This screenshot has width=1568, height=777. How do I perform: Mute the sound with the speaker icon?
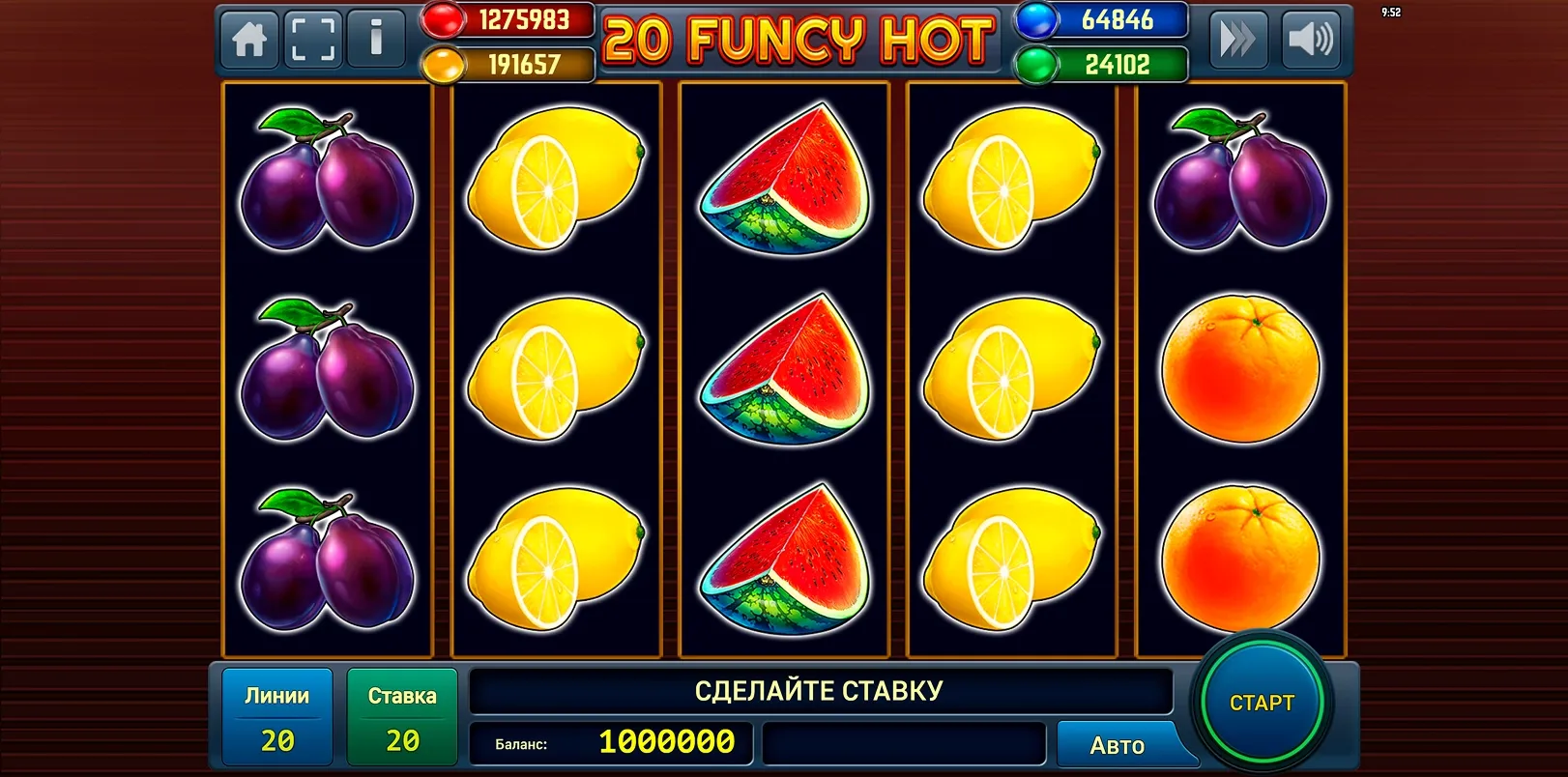pyautogui.click(x=1311, y=41)
